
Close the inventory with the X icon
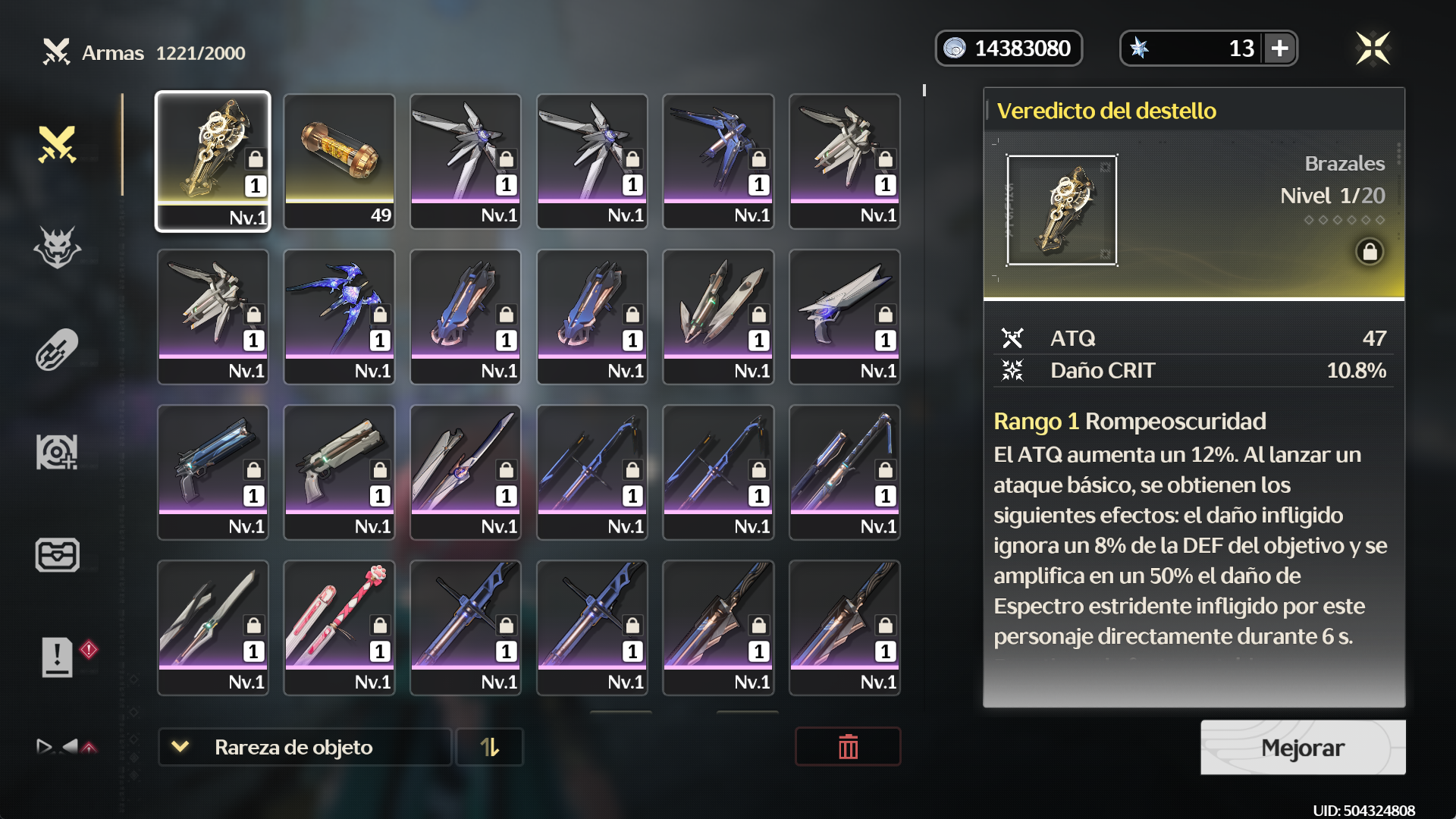pos(1373,49)
